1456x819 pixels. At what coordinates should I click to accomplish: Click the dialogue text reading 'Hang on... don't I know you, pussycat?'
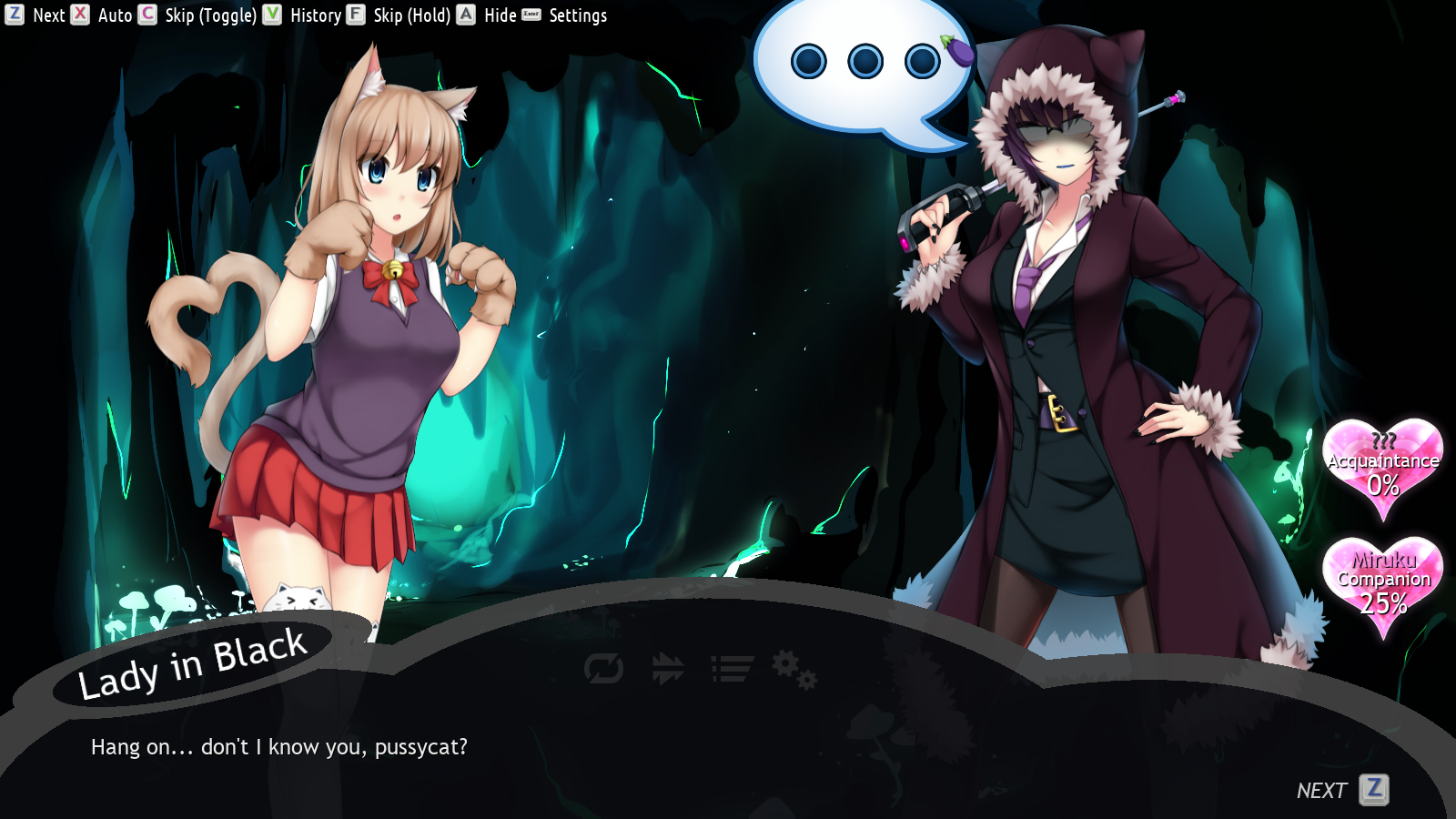pos(279,747)
